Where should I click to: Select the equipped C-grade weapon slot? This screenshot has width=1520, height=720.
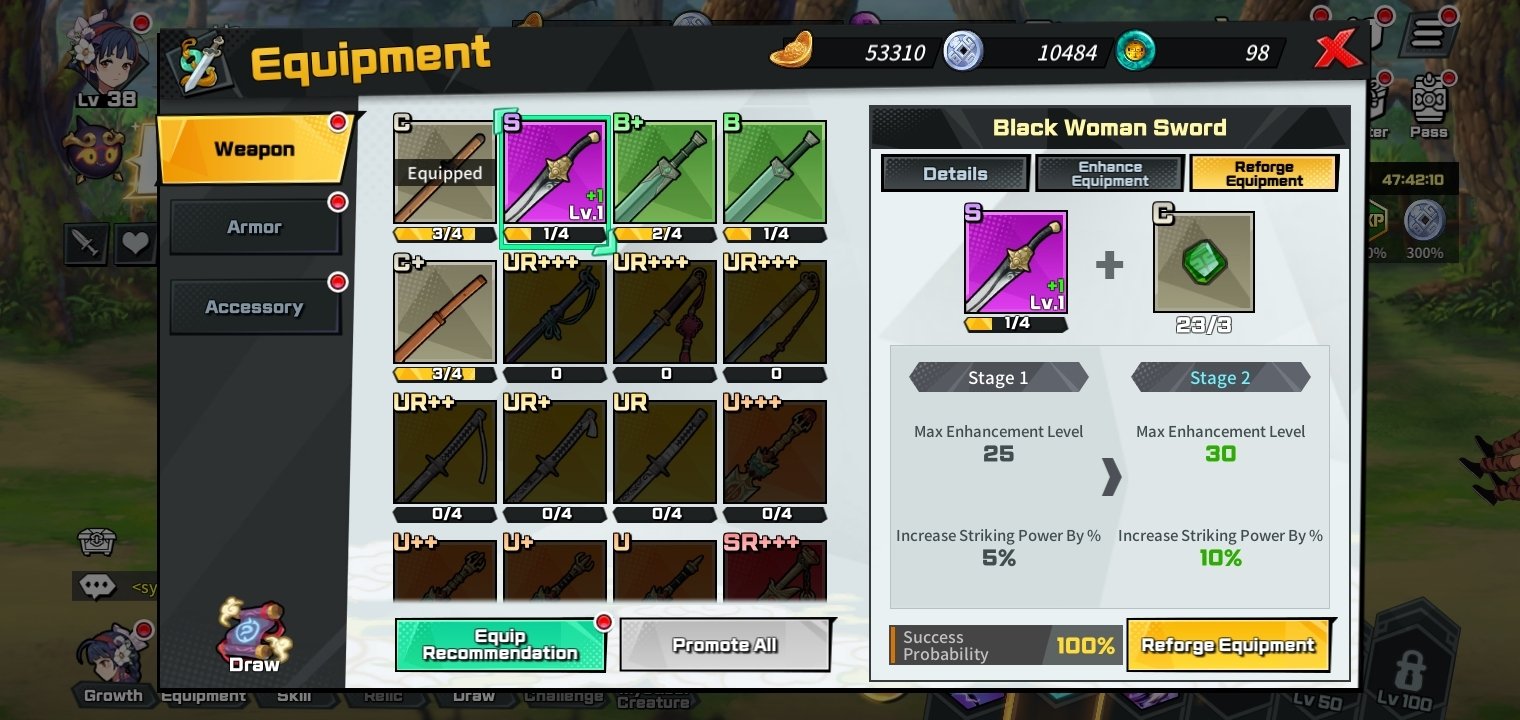click(x=444, y=174)
